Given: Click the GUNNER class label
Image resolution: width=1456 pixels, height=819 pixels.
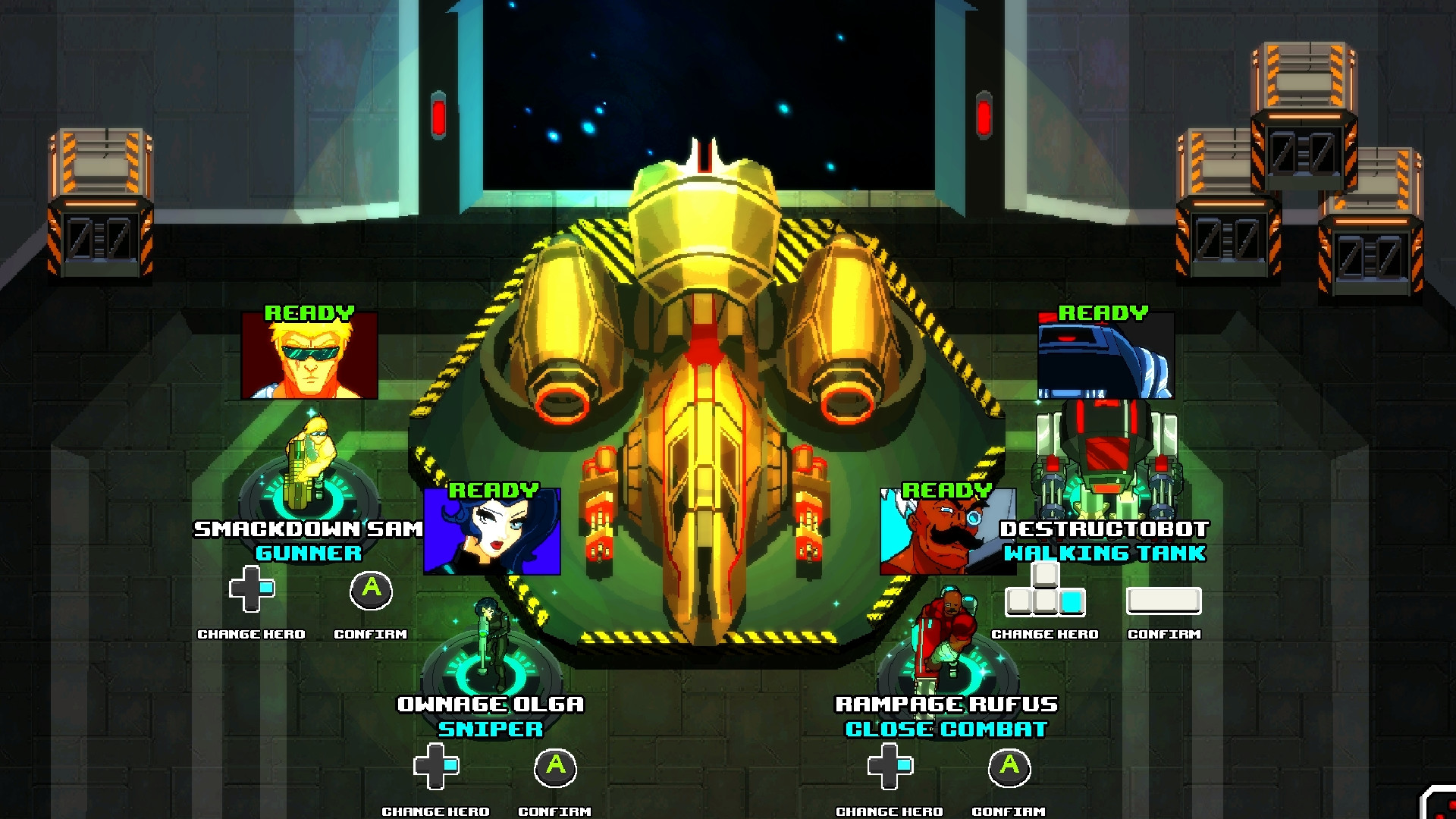Looking at the screenshot, I should click(x=309, y=553).
